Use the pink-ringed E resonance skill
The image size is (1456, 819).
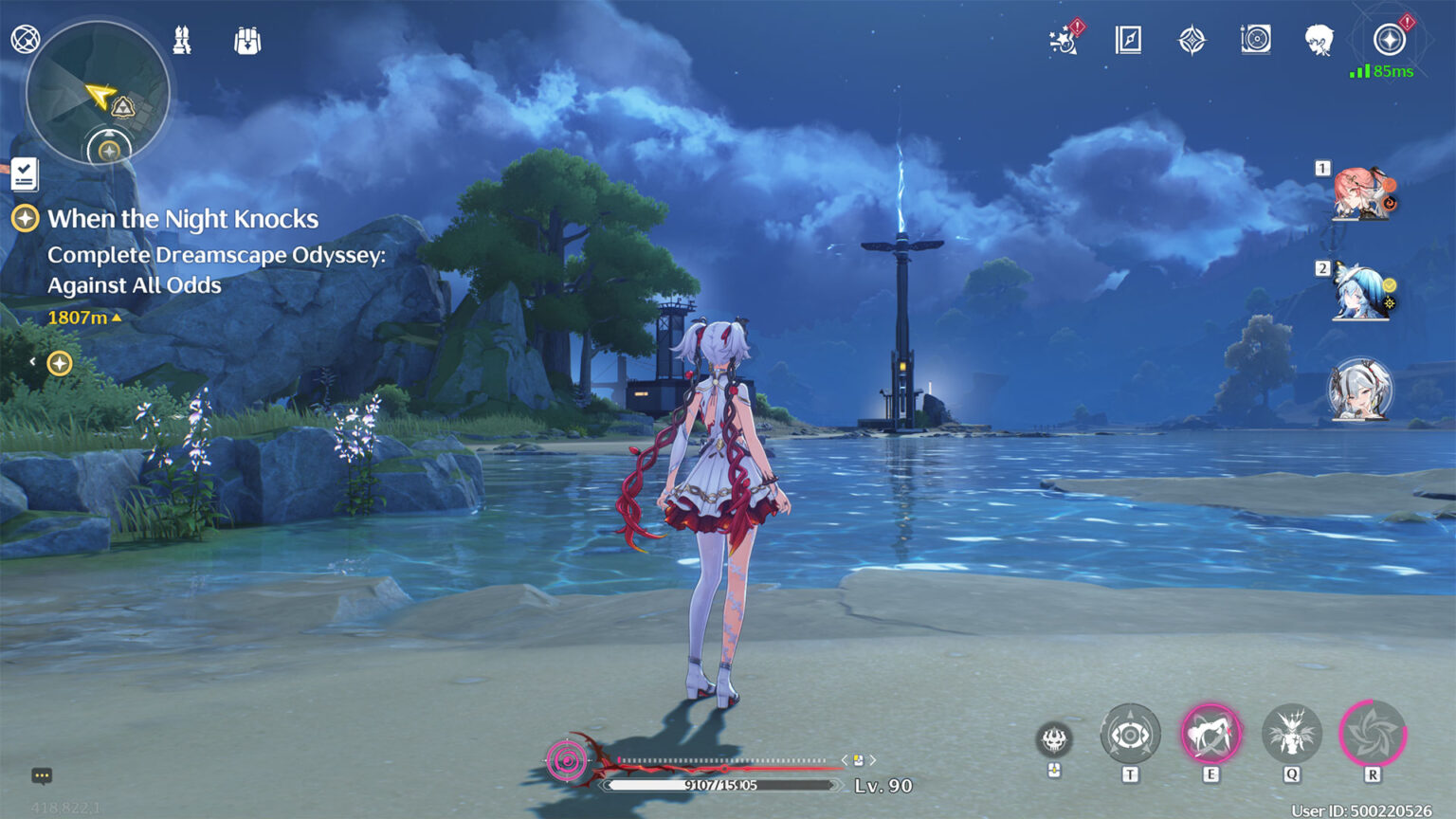(1210, 735)
